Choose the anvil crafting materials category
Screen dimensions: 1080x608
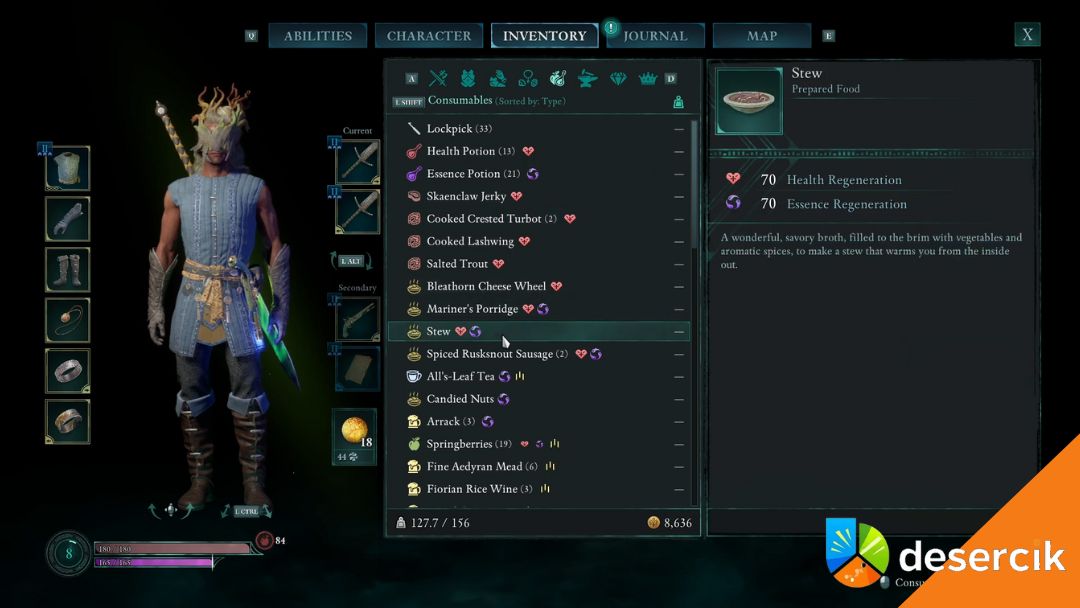point(588,78)
